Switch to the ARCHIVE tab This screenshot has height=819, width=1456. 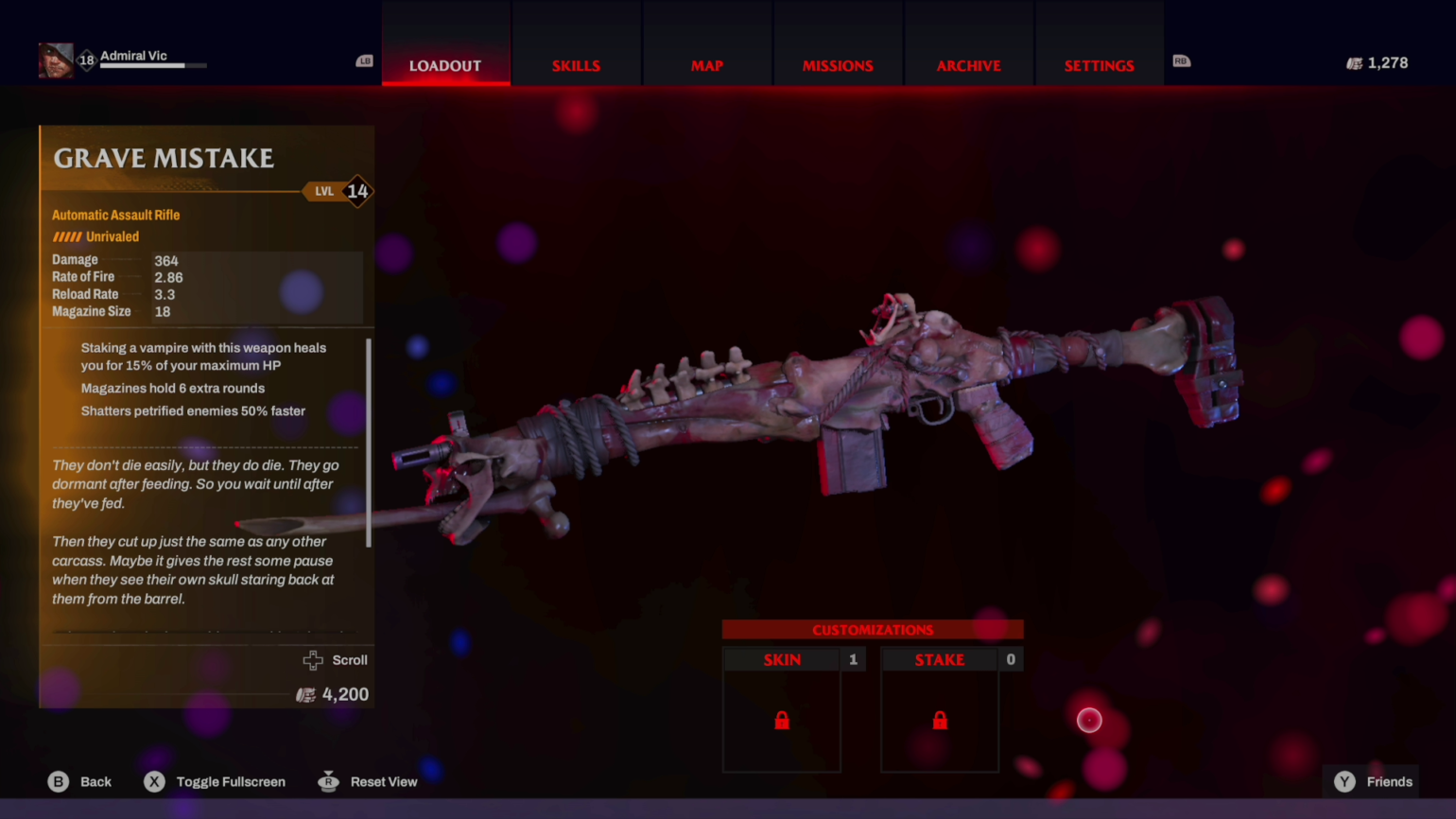coord(968,65)
